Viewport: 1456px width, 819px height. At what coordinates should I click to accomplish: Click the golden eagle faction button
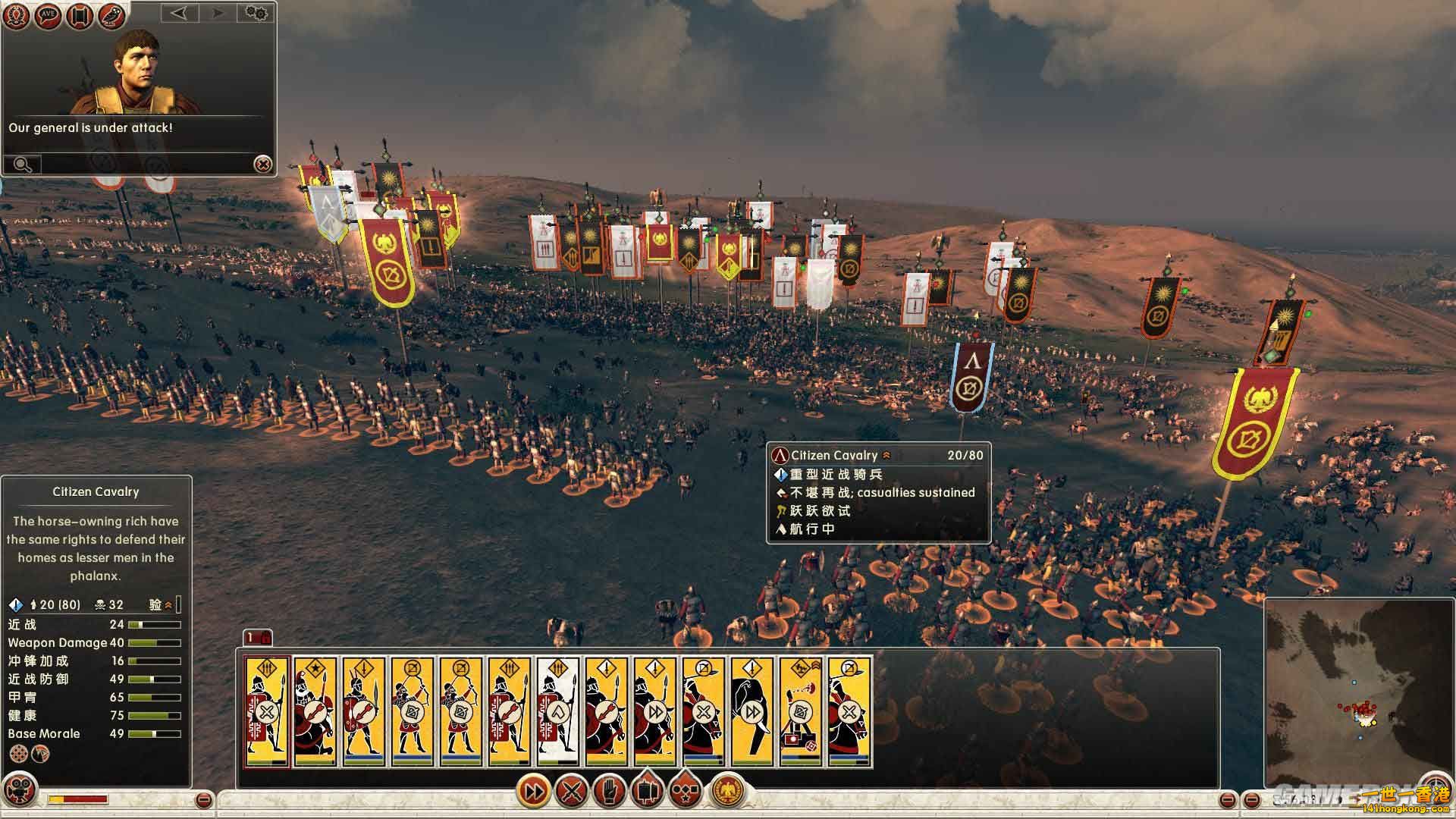(x=728, y=792)
